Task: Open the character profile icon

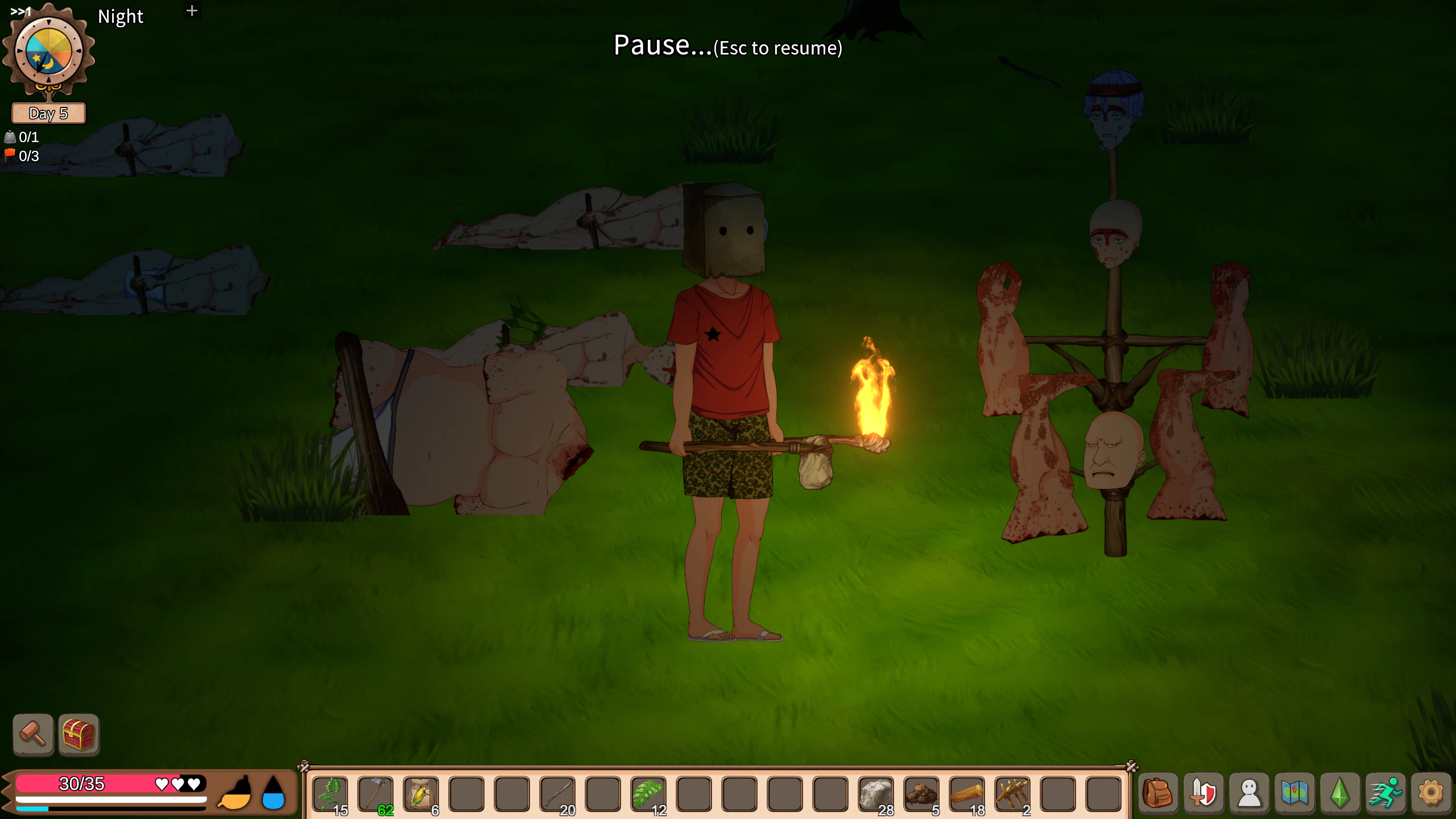Action: coord(1249,793)
